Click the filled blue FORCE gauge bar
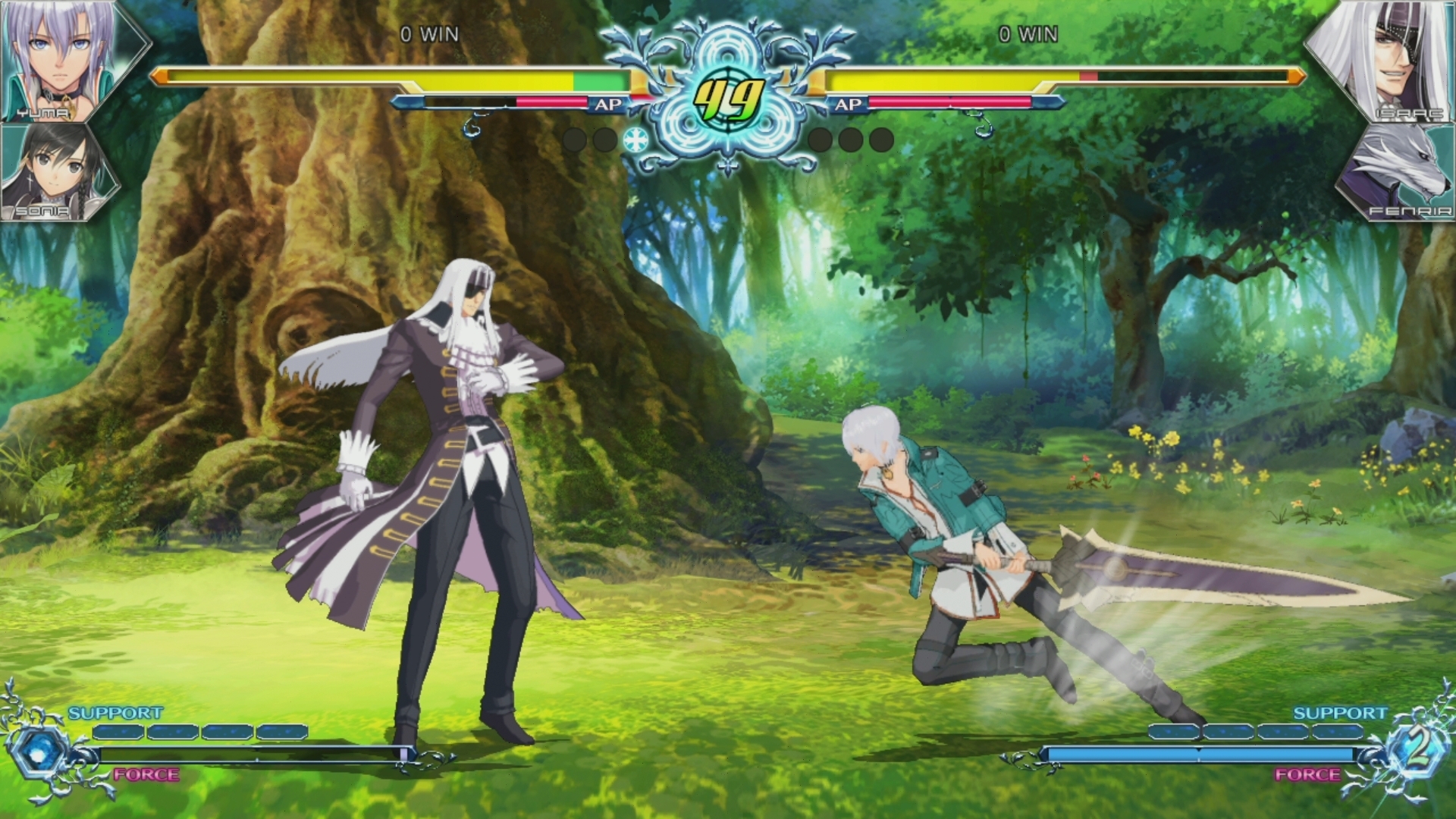This screenshot has width=1456, height=819. point(1206,754)
